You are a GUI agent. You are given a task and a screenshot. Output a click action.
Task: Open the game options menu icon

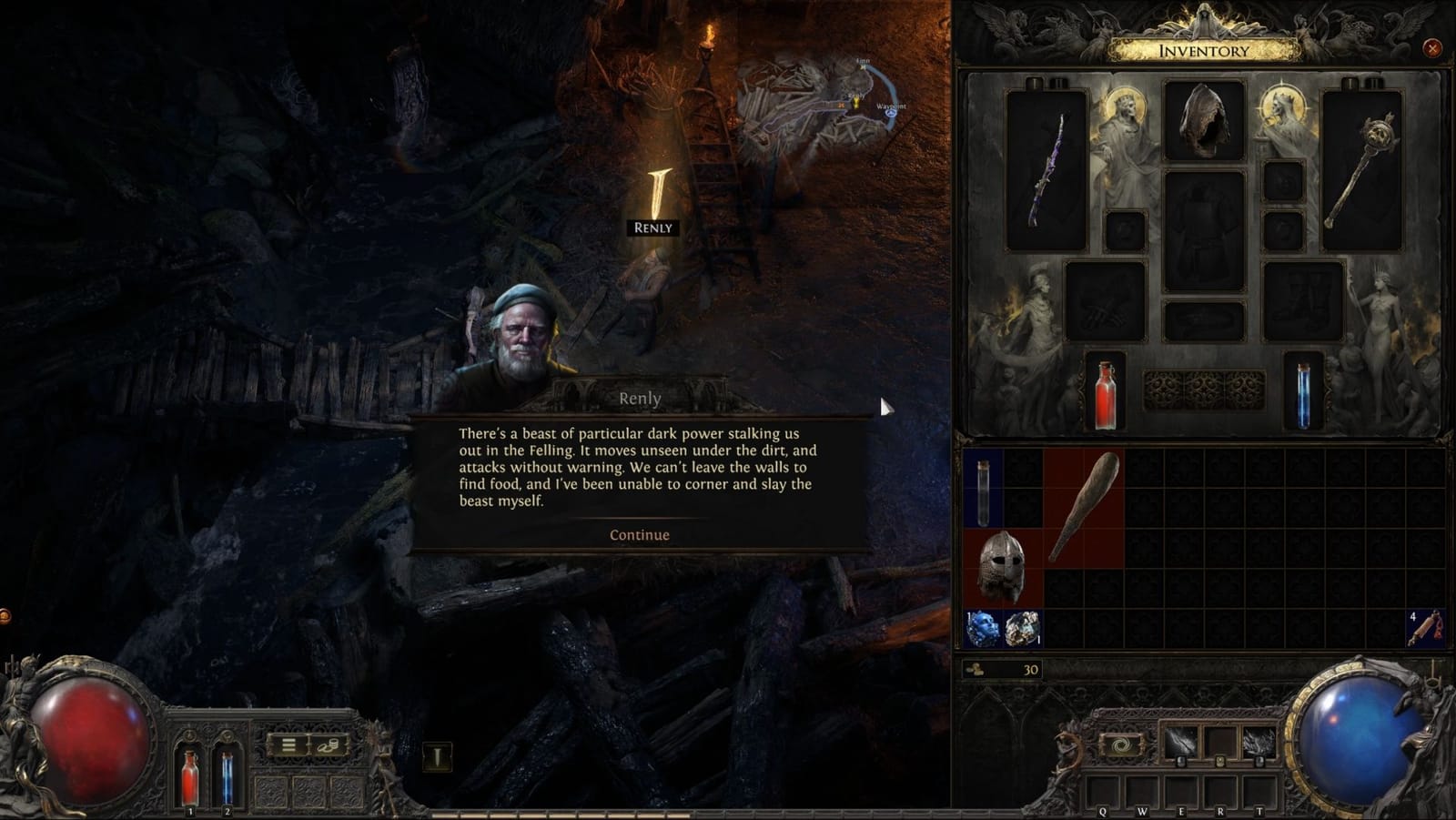click(288, 744)
